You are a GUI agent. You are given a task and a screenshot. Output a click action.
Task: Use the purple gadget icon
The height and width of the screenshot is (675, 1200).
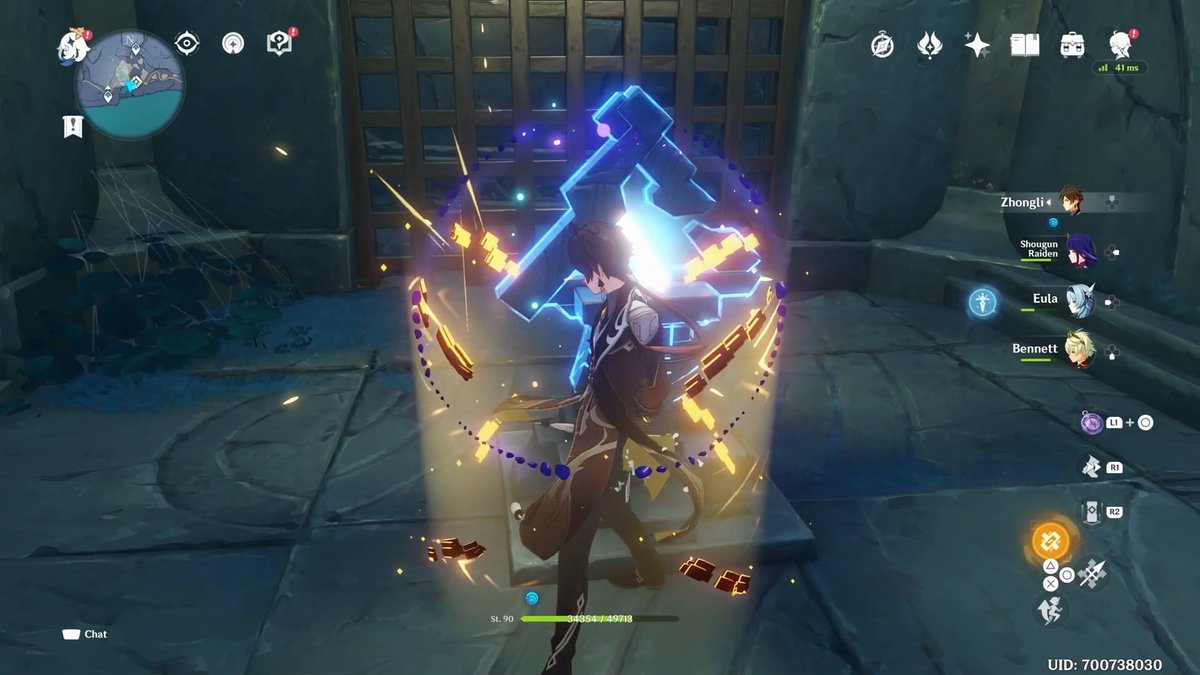coord(1091,423)
